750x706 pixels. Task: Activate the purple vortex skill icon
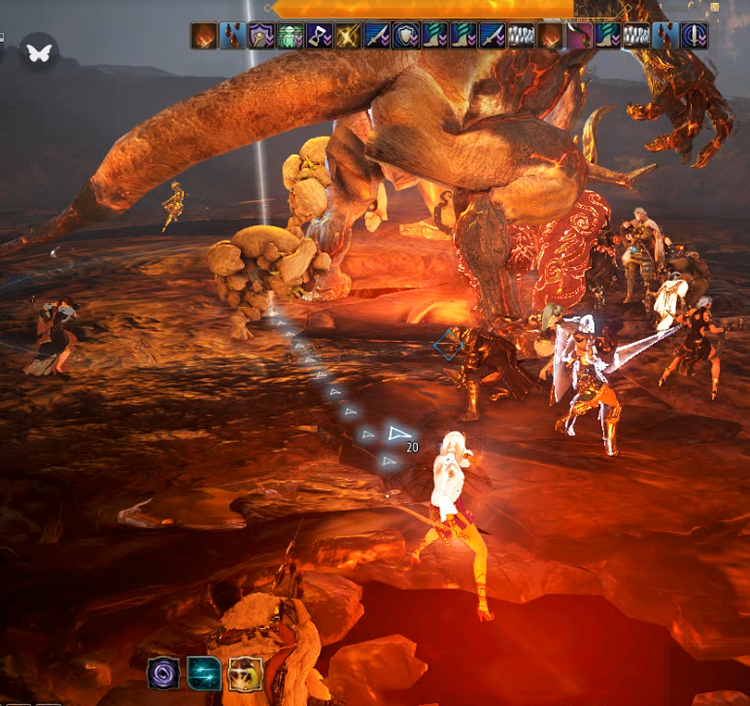(x=162, y=673)
